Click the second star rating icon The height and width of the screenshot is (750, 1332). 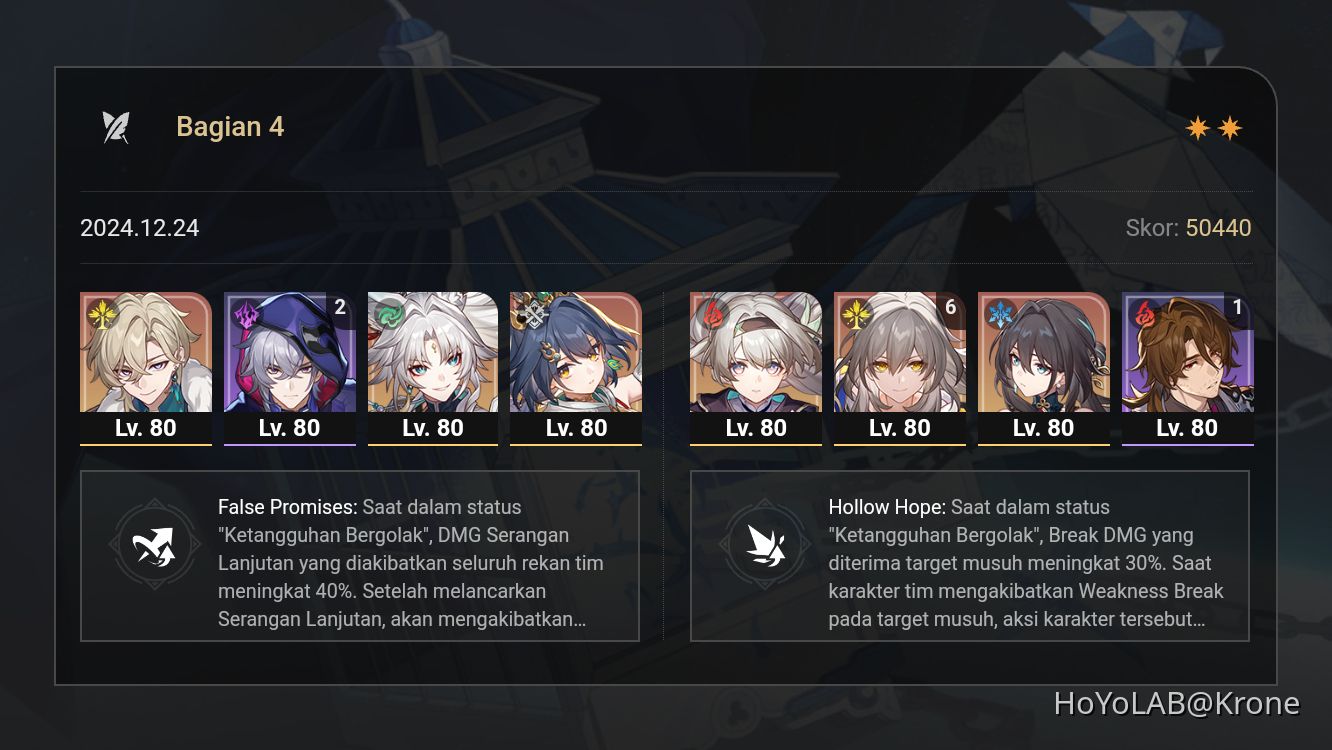tap(1232, 127)
